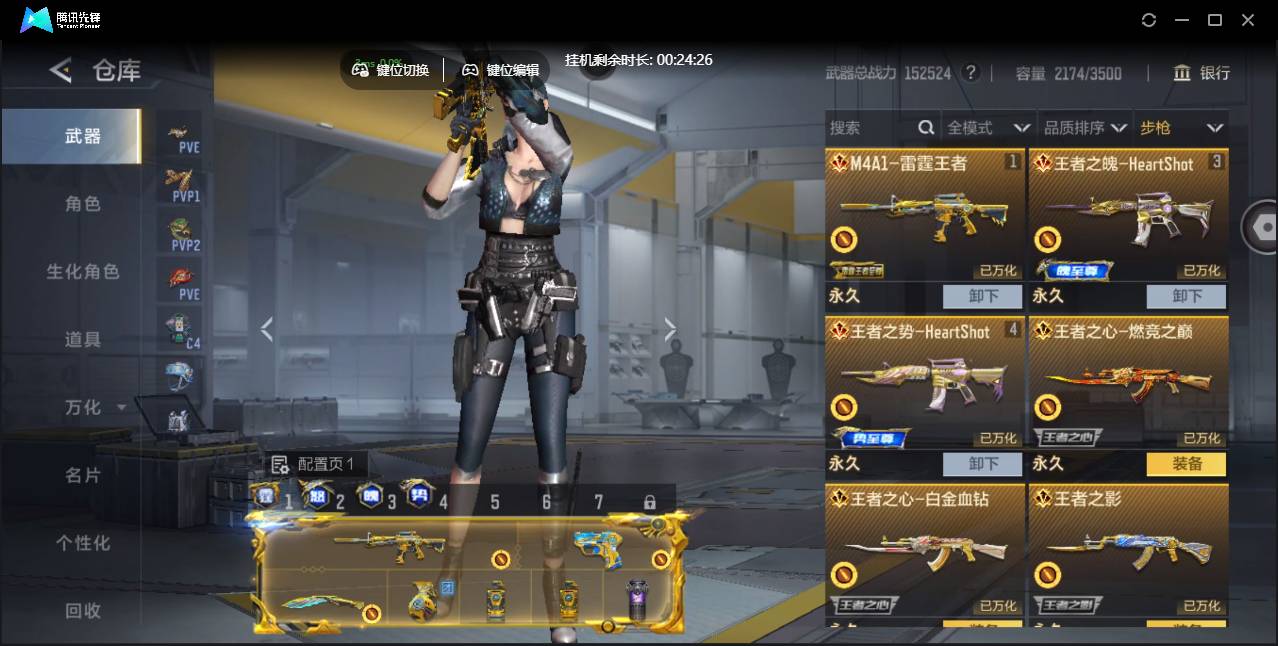The width and height of the screenshot is (1278, 646).
Task: Open the 步枪 weapon type dropdown
Action: pos(1181,128)
